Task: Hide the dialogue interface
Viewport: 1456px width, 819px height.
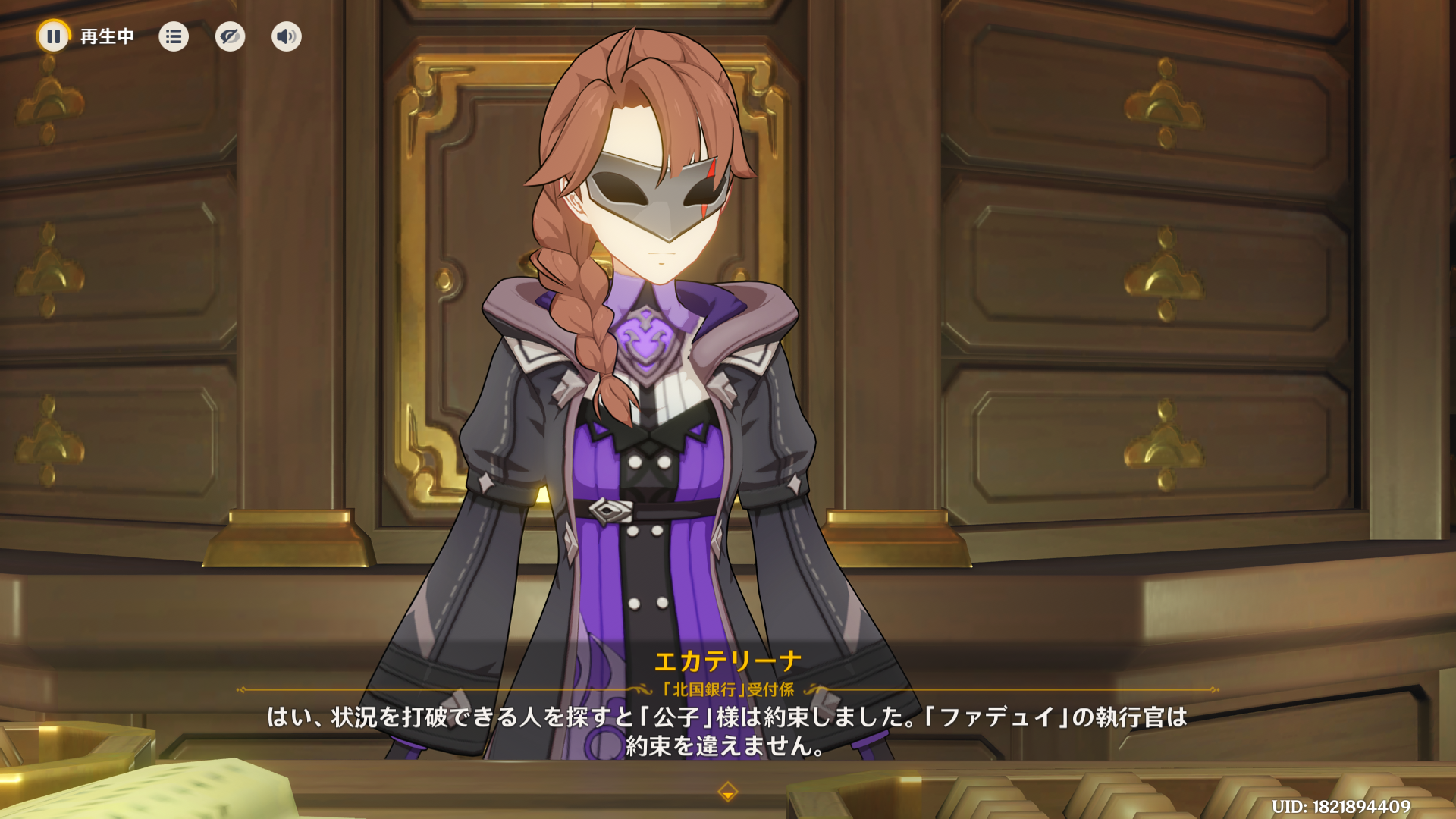Action: pos(230,36)
